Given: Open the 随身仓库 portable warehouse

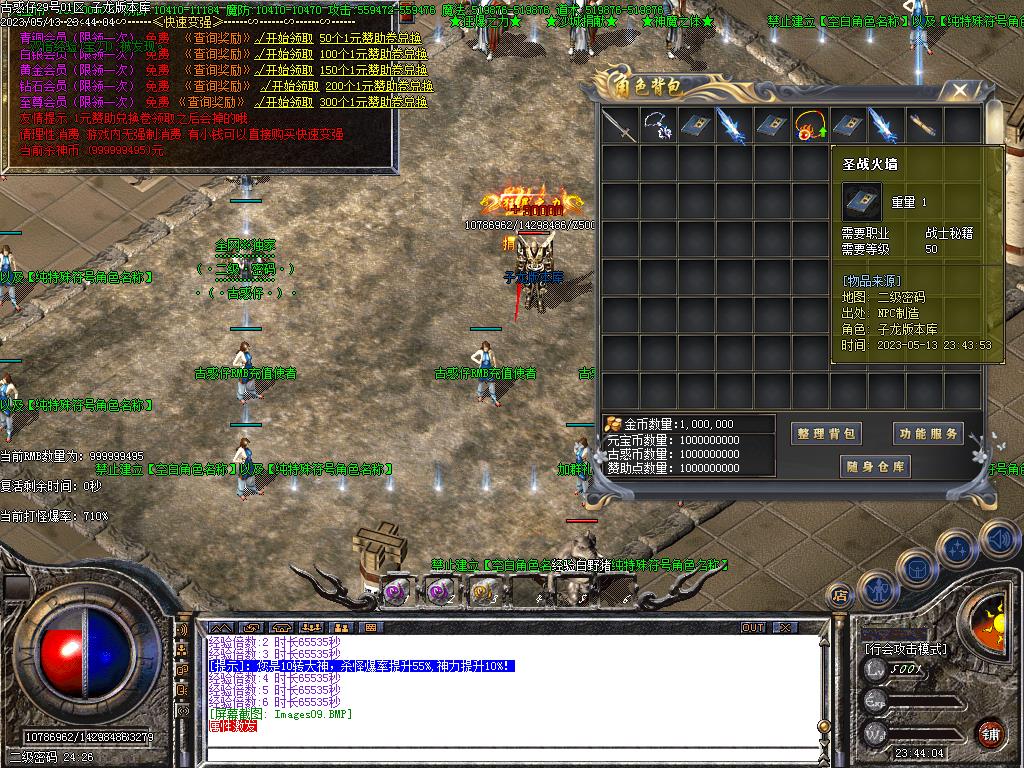Looking at the screenshot, I should pos(876,465).
